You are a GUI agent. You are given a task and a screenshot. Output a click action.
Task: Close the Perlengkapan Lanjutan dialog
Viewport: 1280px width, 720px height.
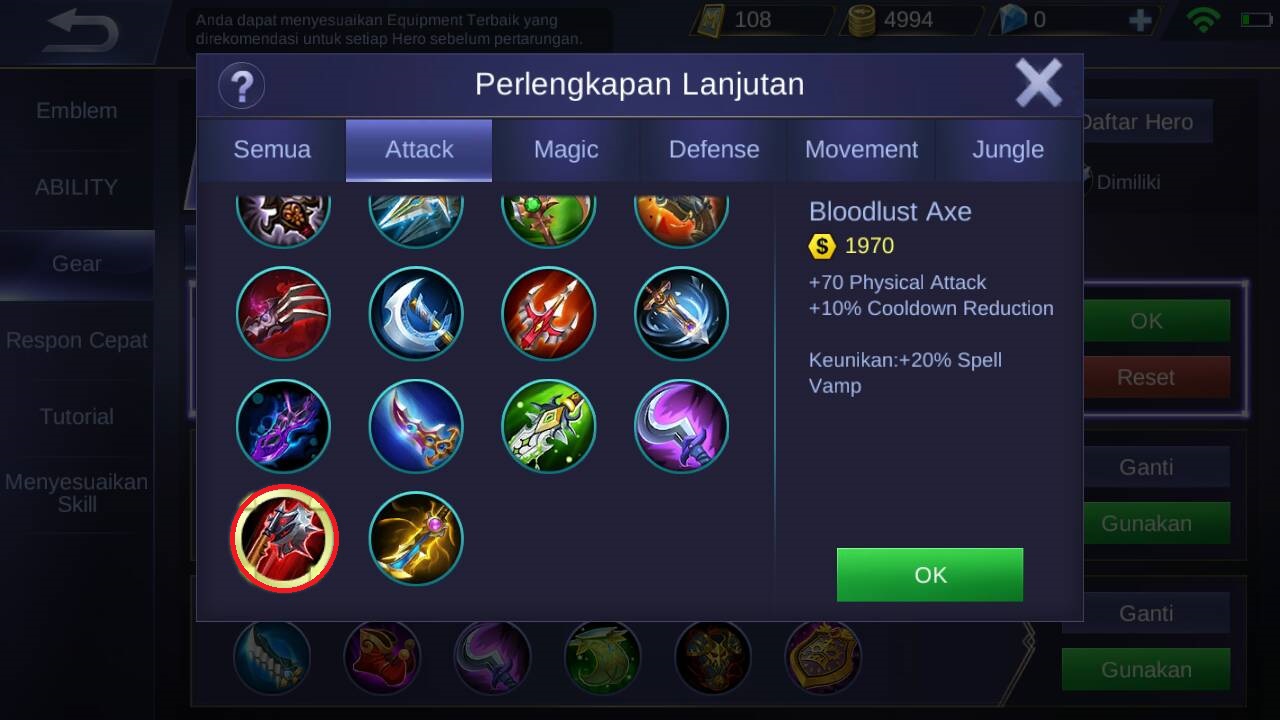pos(1038,83)
